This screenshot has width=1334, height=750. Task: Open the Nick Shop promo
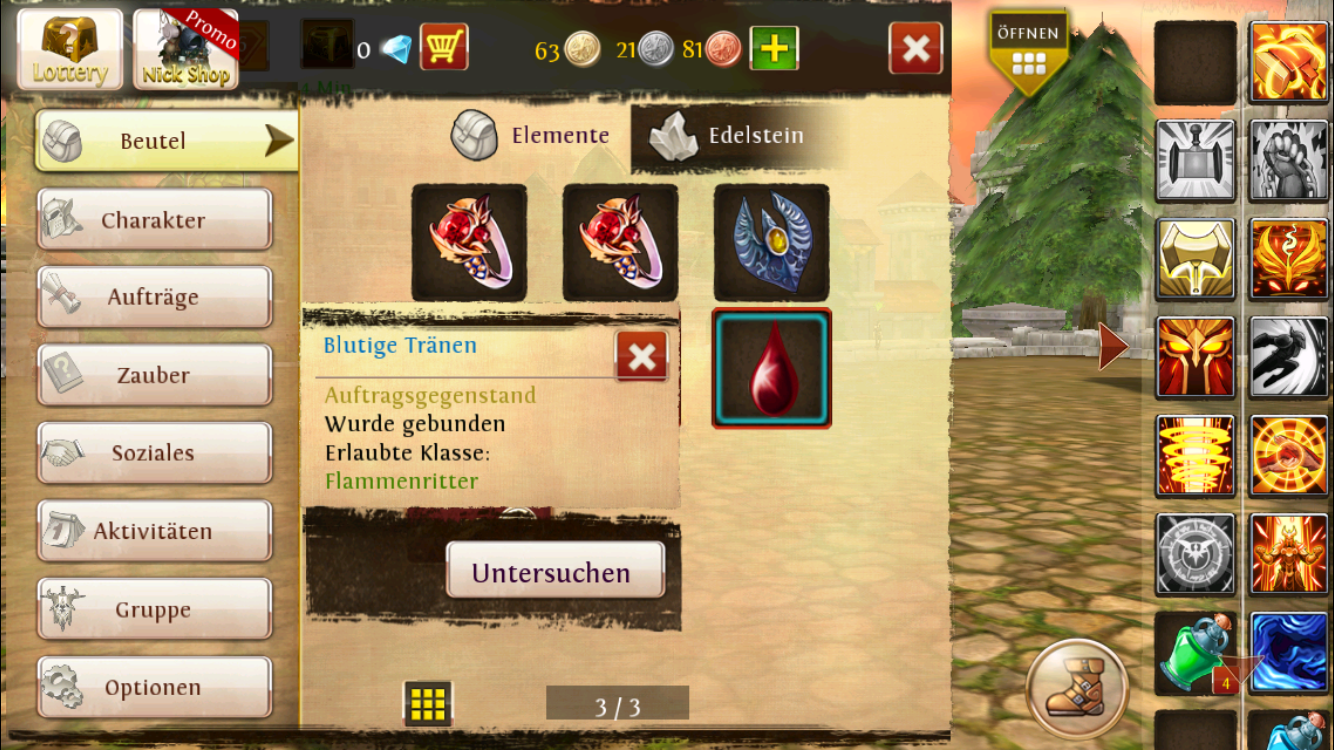(x=186, y=49)
